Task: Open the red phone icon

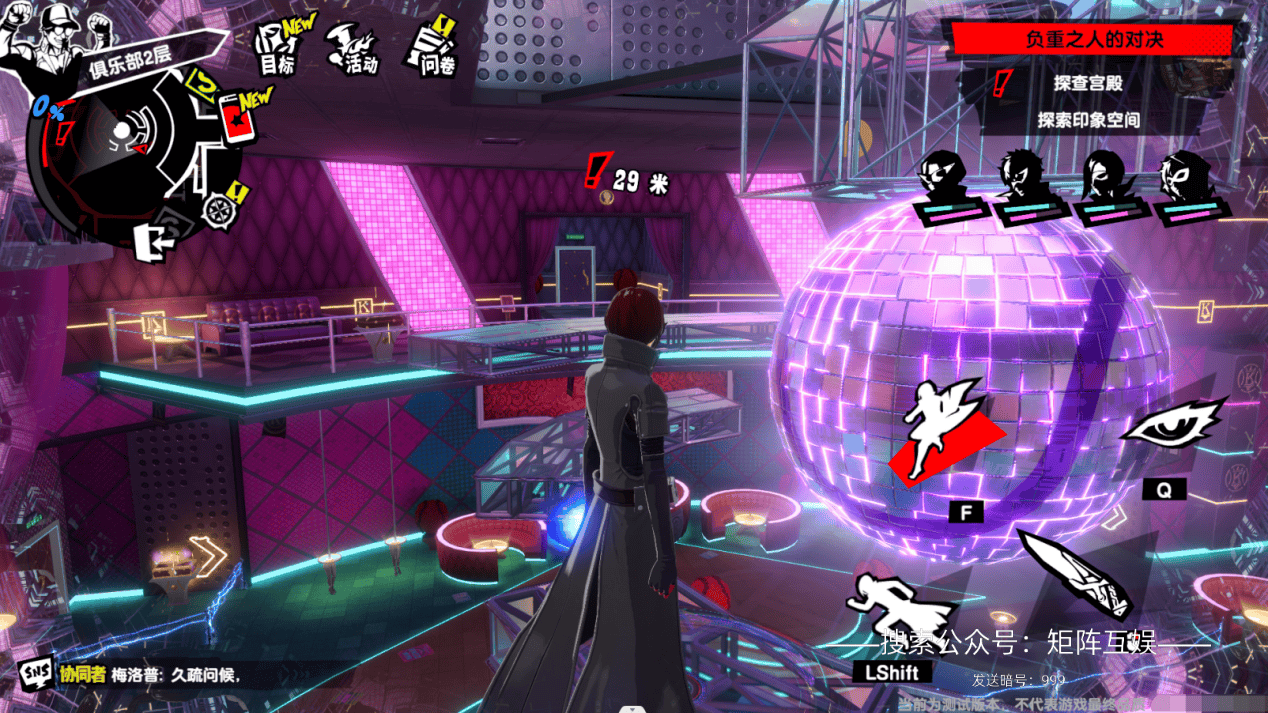Action: pos(236,118)
